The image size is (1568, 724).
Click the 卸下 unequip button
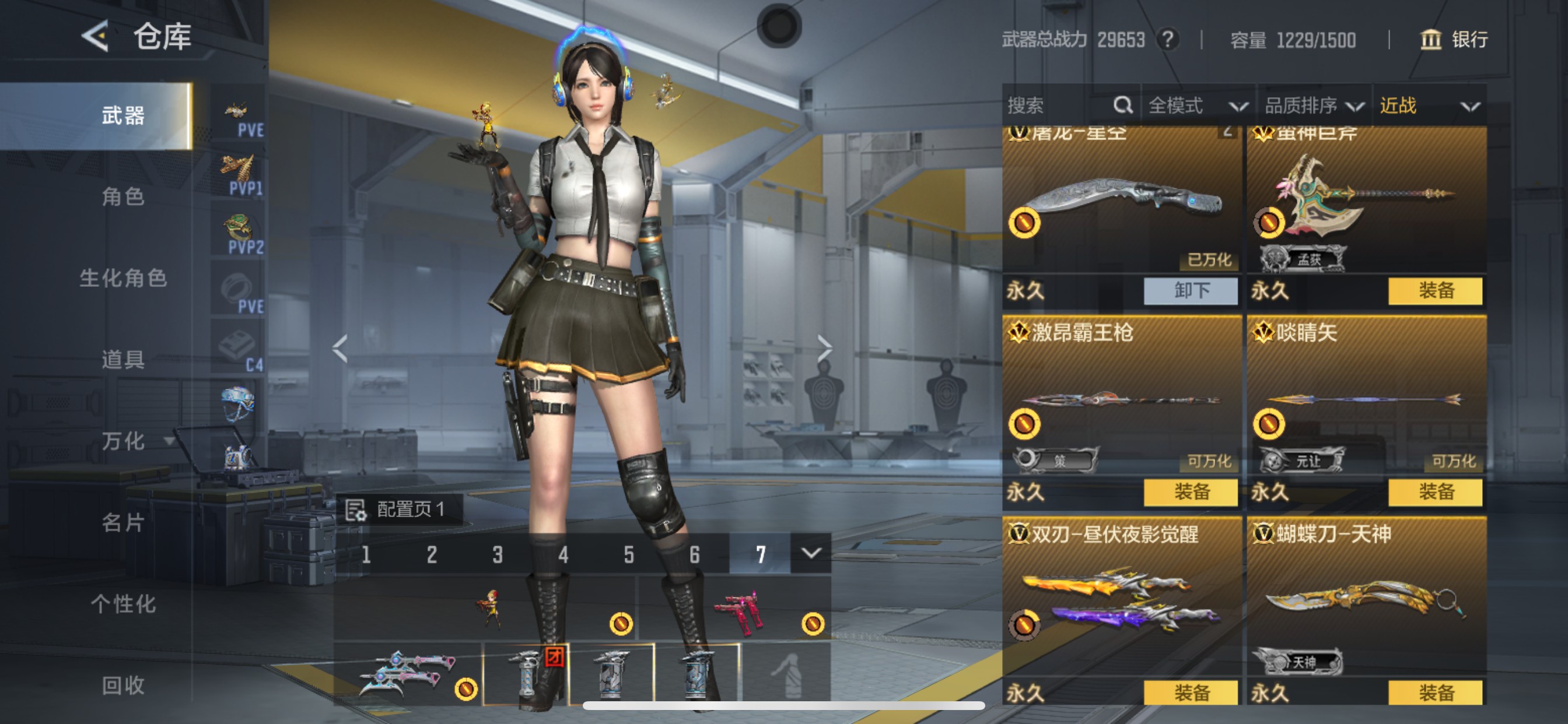click(x=1191, y=291)
